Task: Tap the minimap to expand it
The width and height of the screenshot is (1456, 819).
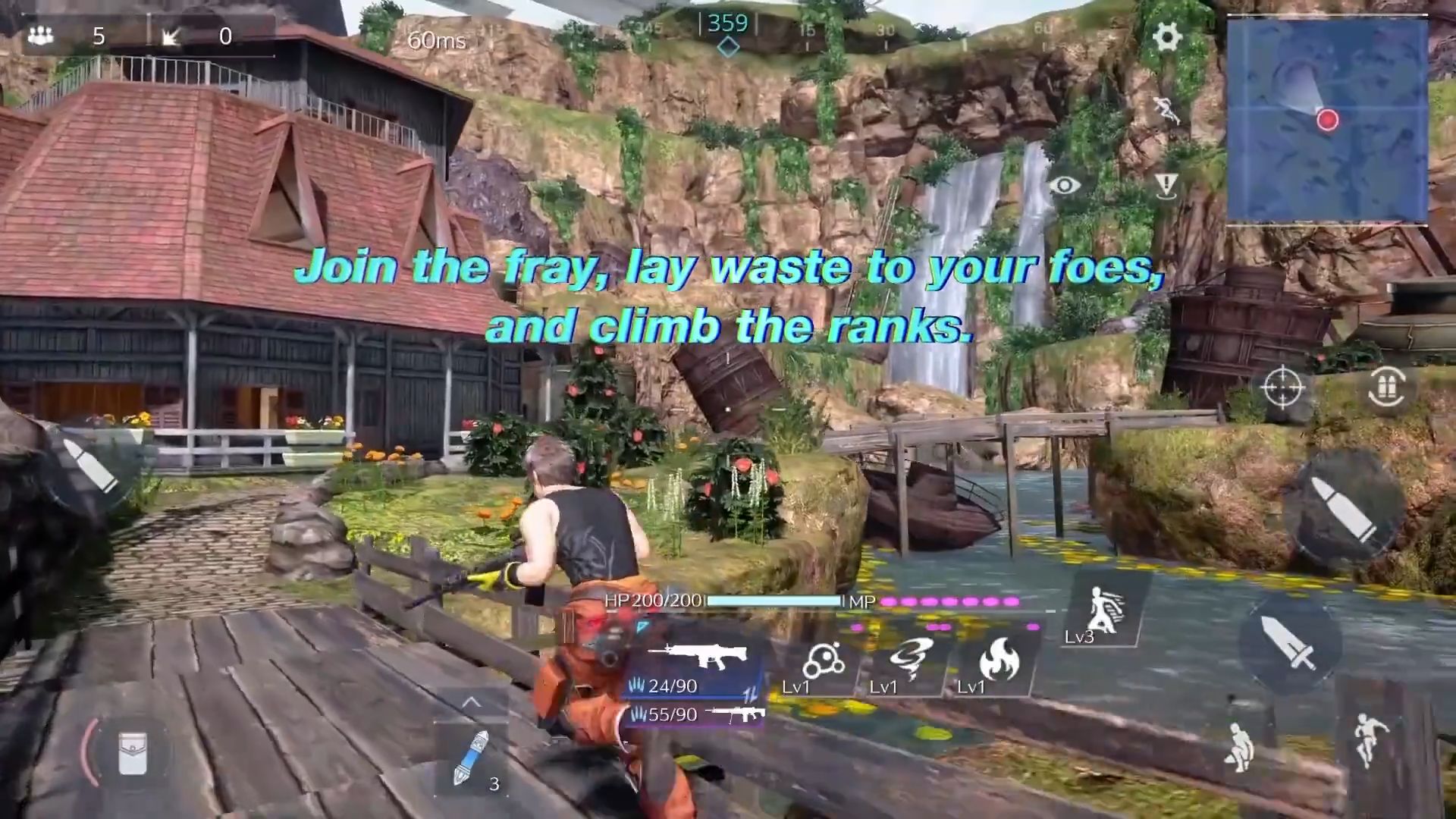Action: coord(1327,121)
